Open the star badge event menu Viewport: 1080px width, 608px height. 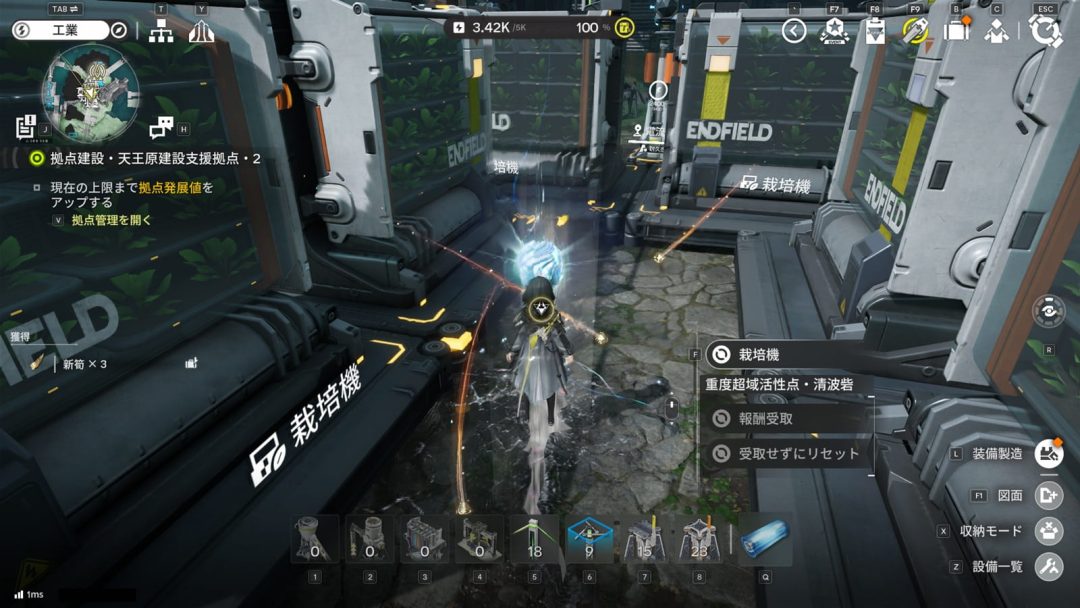834,31
